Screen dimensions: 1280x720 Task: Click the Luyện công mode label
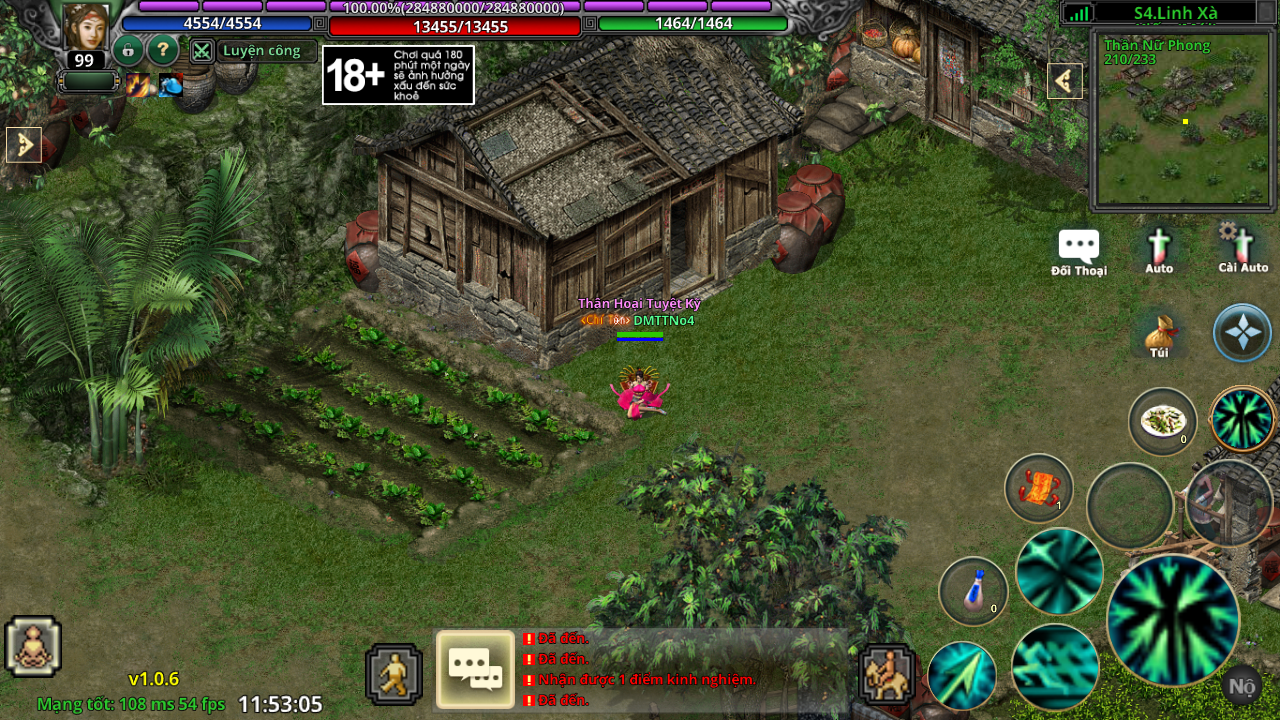pyautogui.click(x=262, y=51)
